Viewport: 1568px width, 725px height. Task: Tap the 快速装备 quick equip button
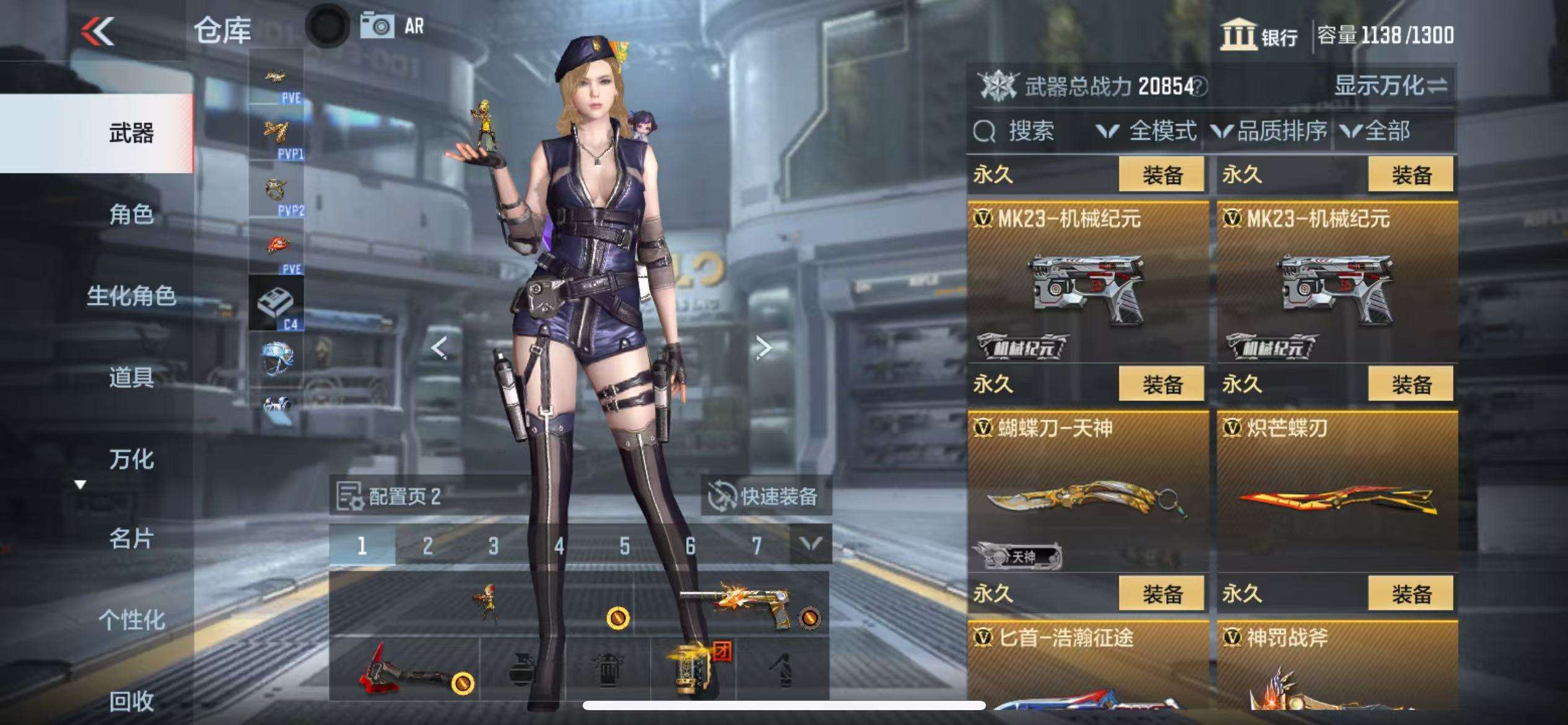[765, 496]
